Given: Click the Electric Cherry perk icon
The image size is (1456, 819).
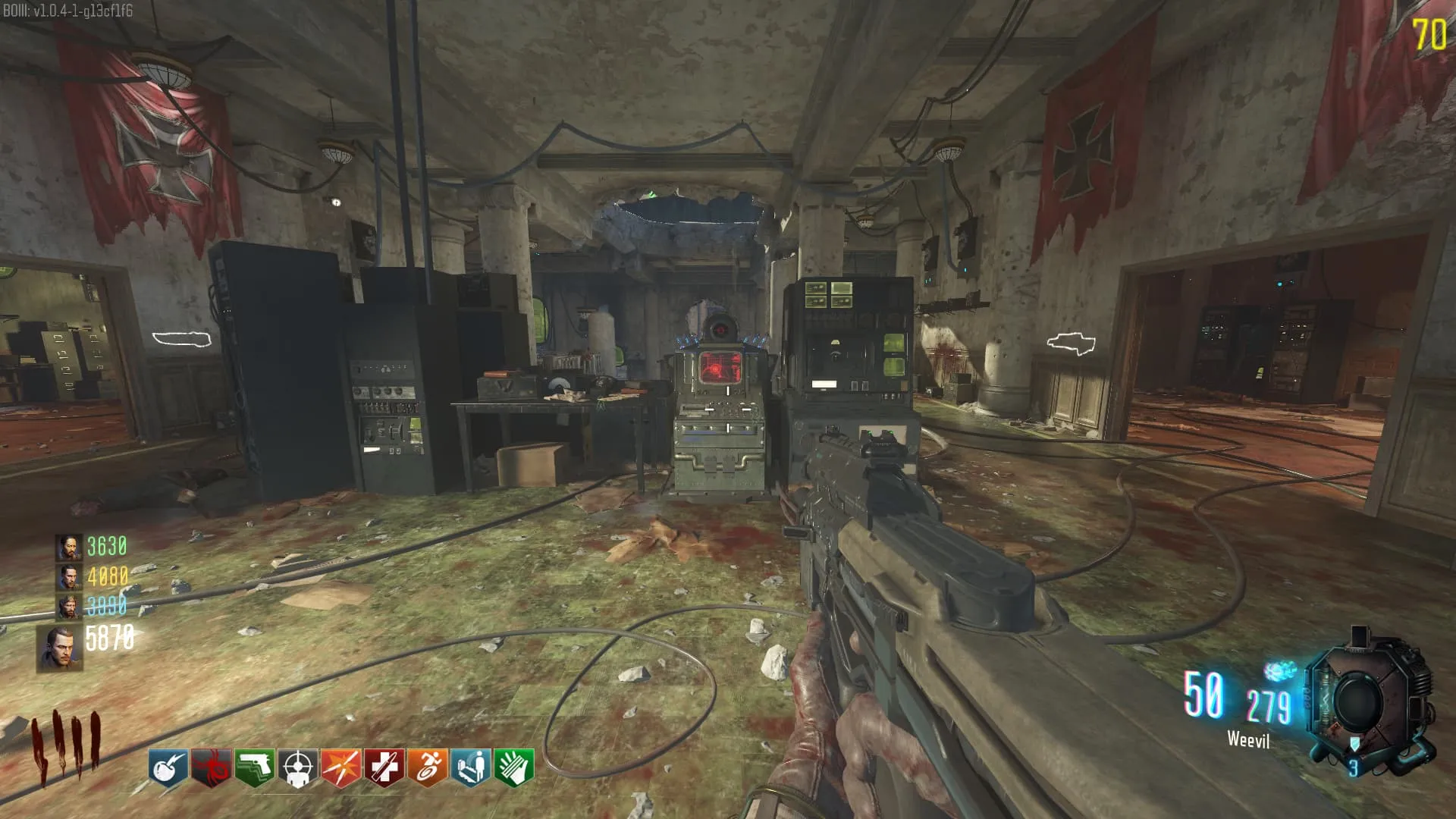Looking at the screenshot, I should pyautogui.click(x=168, y=768).
